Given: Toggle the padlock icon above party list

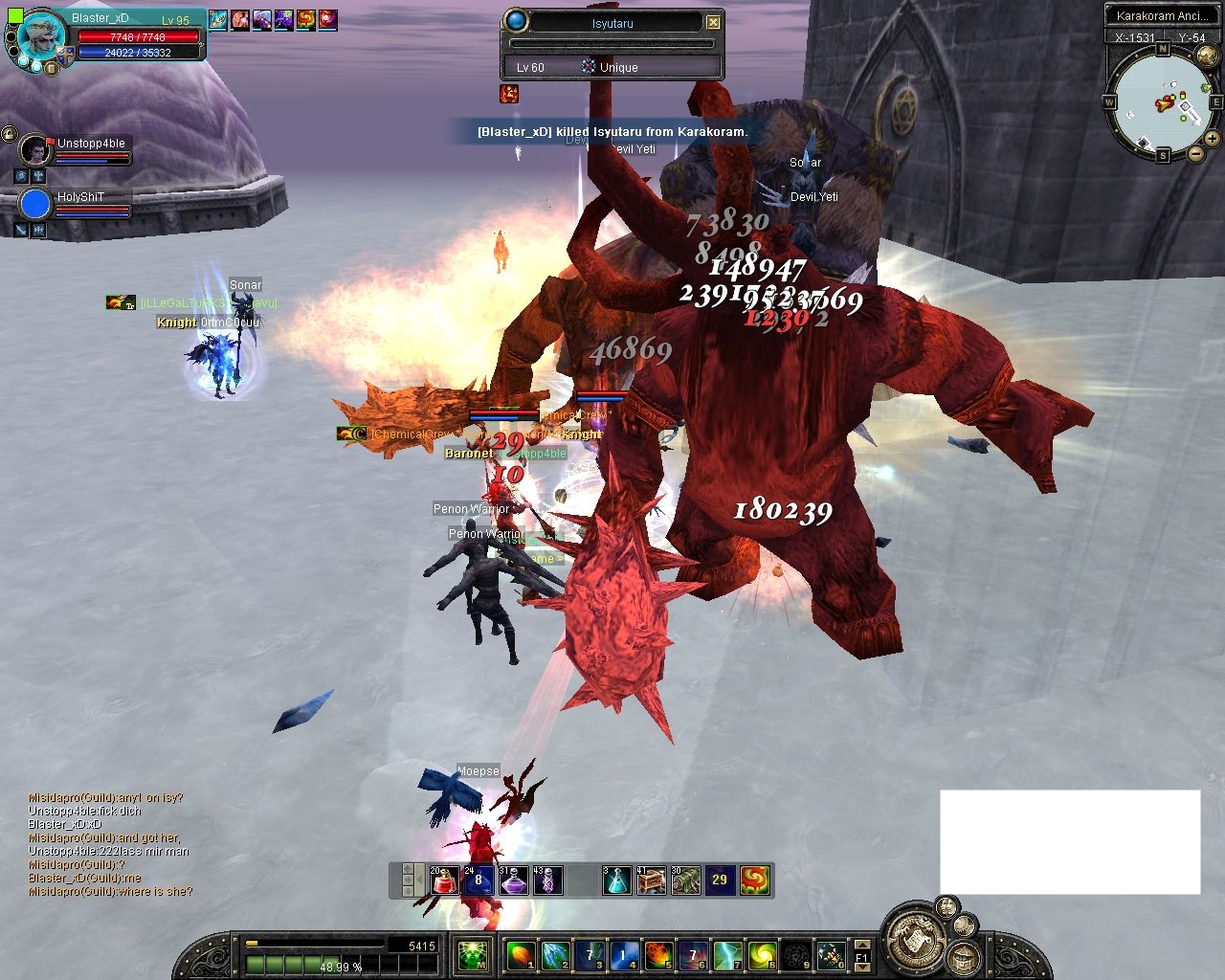Looking at the screenshot, I should coord(10,133).
